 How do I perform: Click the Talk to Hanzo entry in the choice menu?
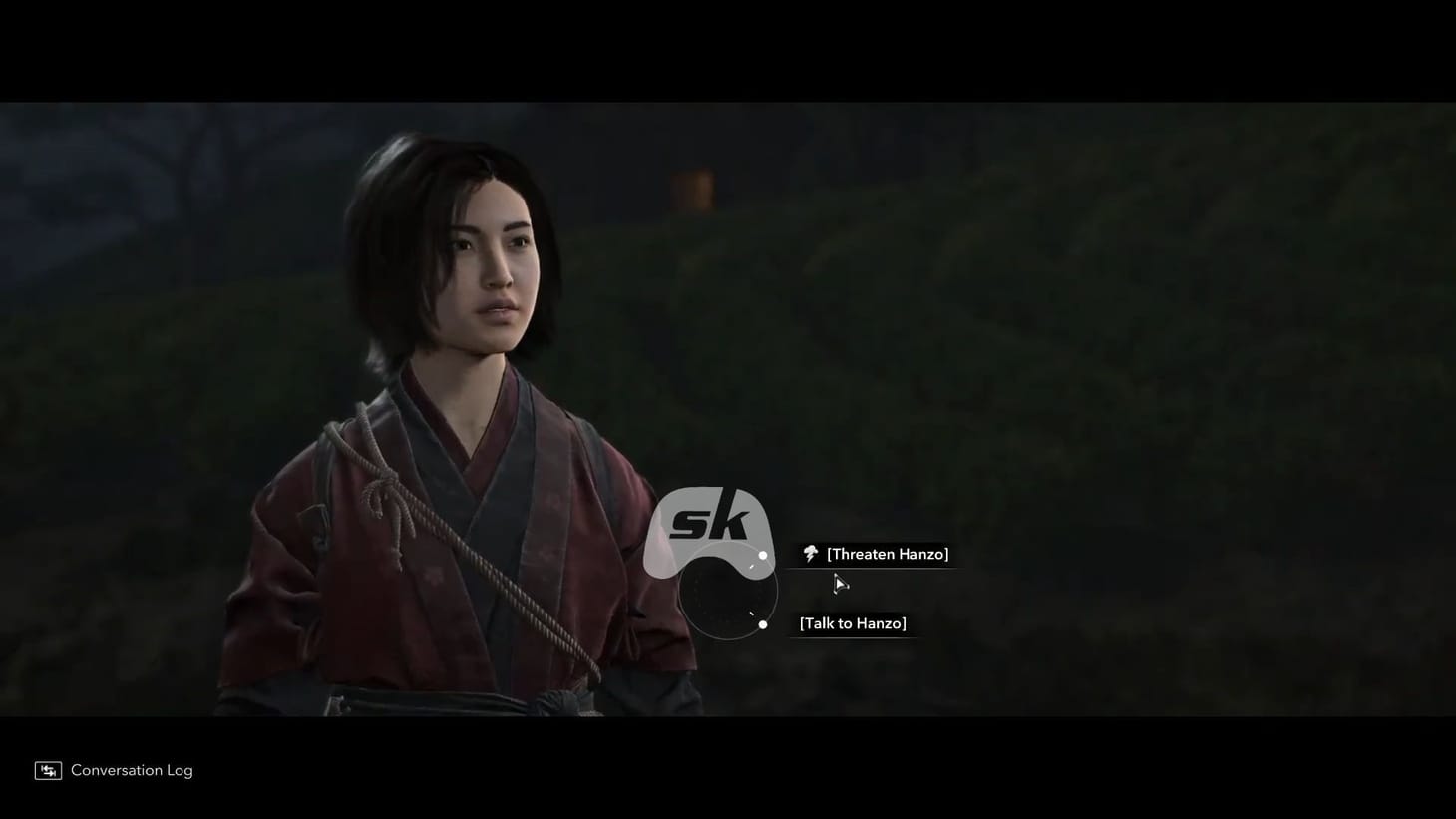click(x=852, y=622)
